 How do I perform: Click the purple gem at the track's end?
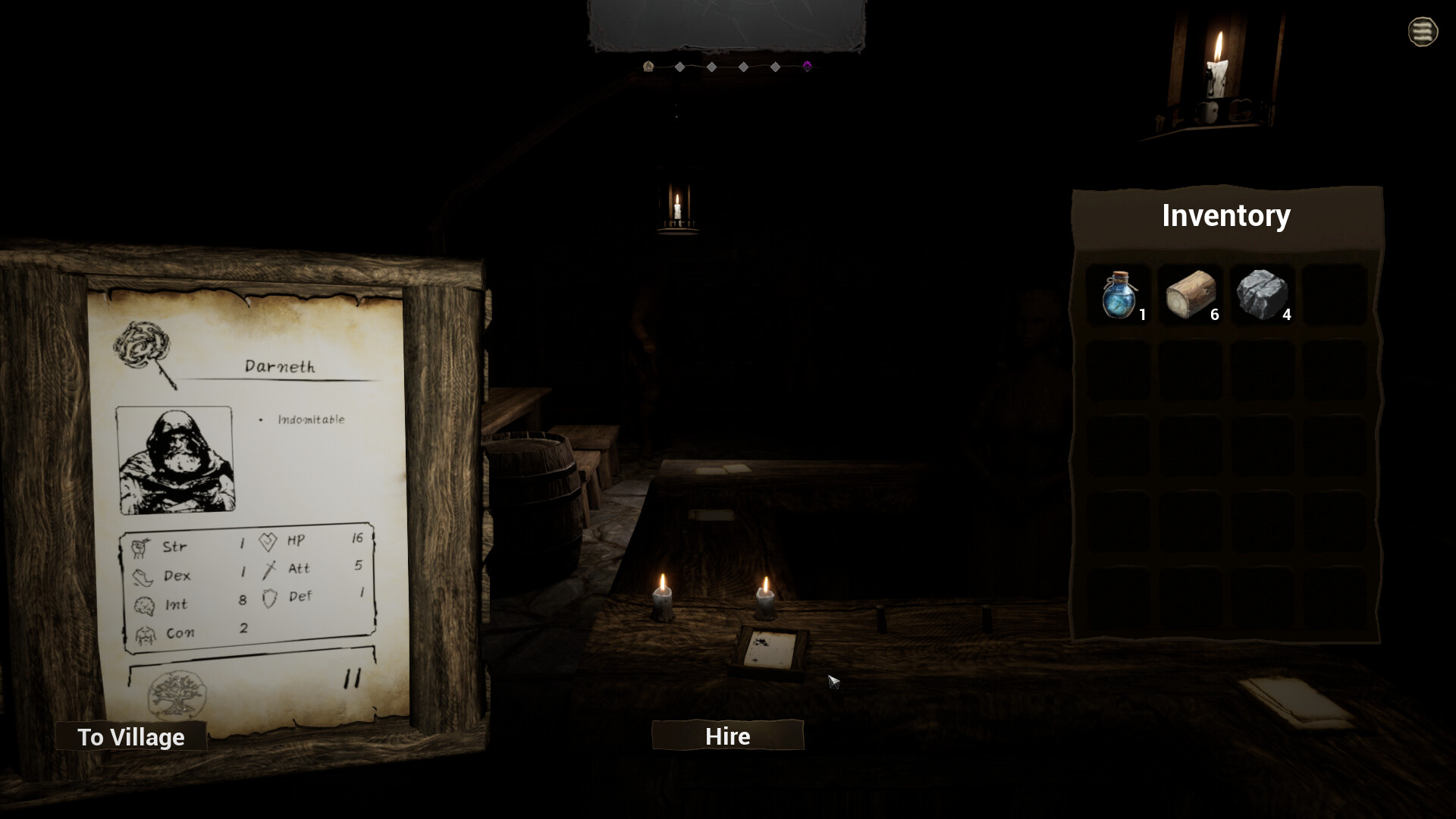tap(808, 67)
